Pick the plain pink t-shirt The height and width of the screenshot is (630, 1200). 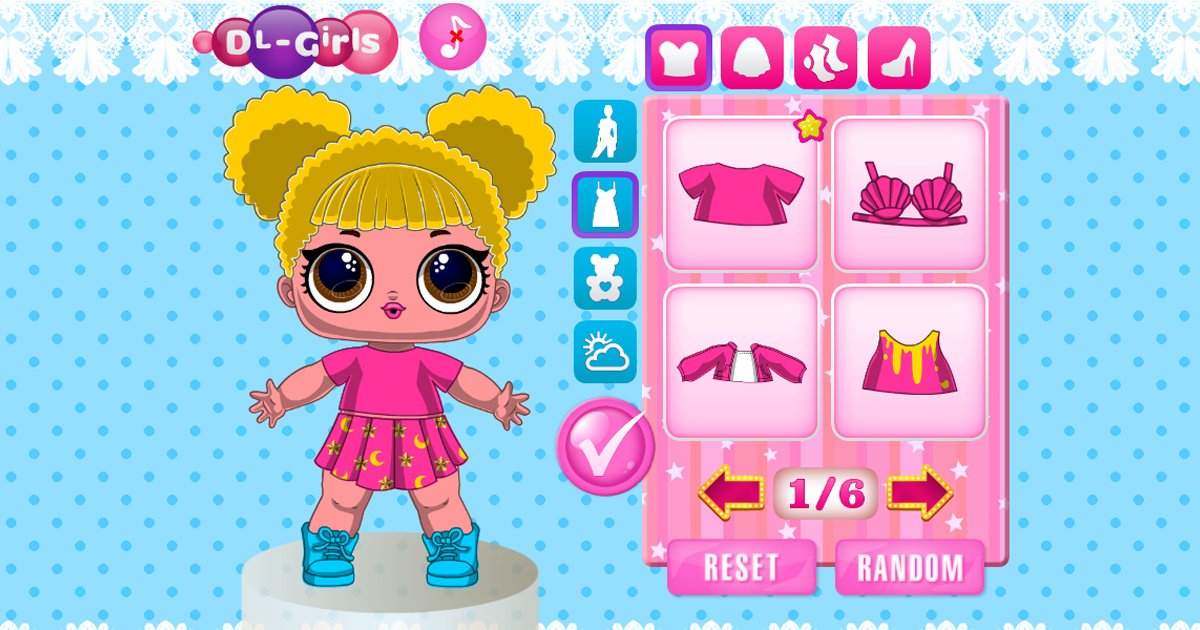click(x=741, y=194)
